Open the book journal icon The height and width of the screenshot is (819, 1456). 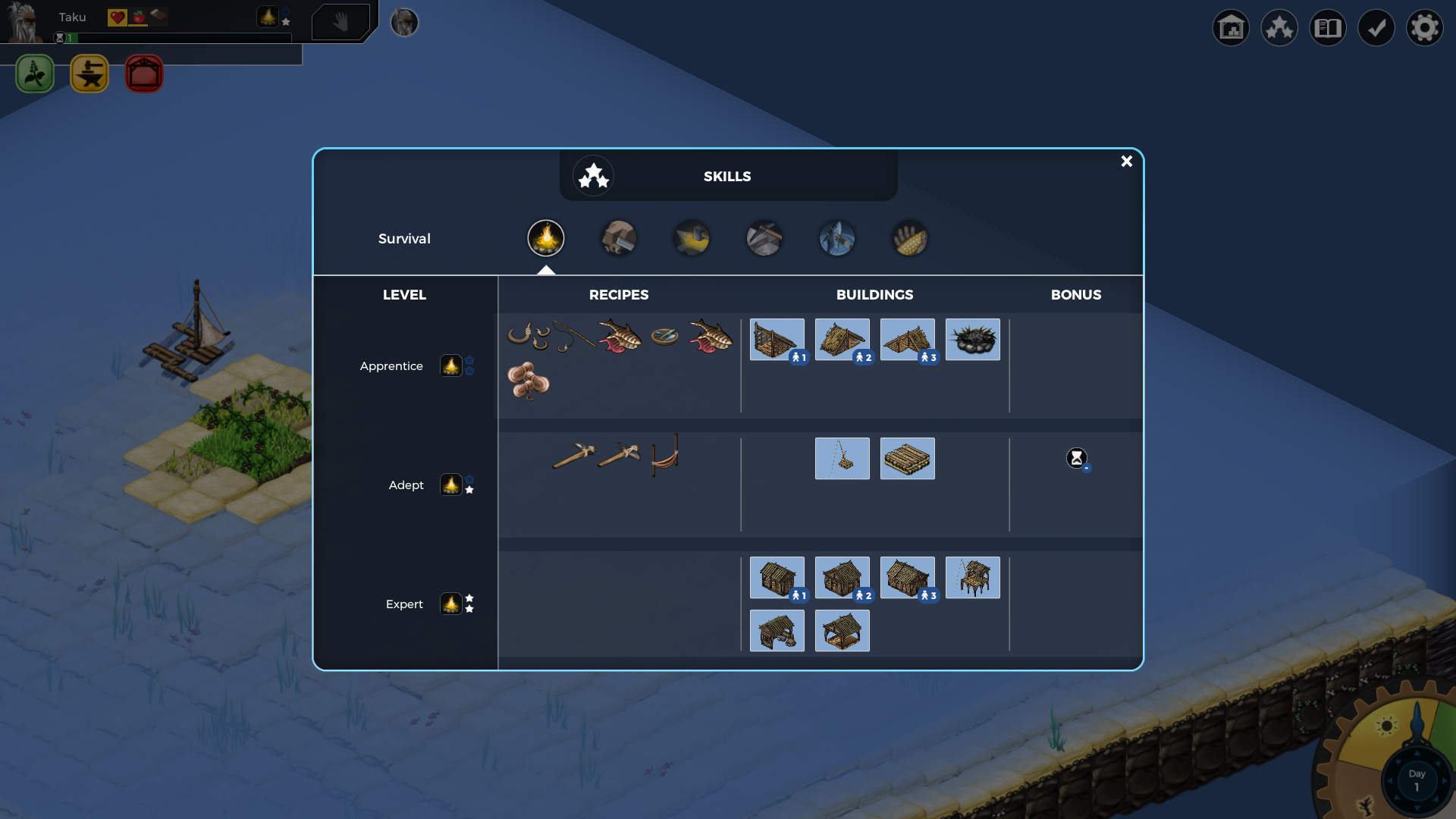(x=1327, y=28)
